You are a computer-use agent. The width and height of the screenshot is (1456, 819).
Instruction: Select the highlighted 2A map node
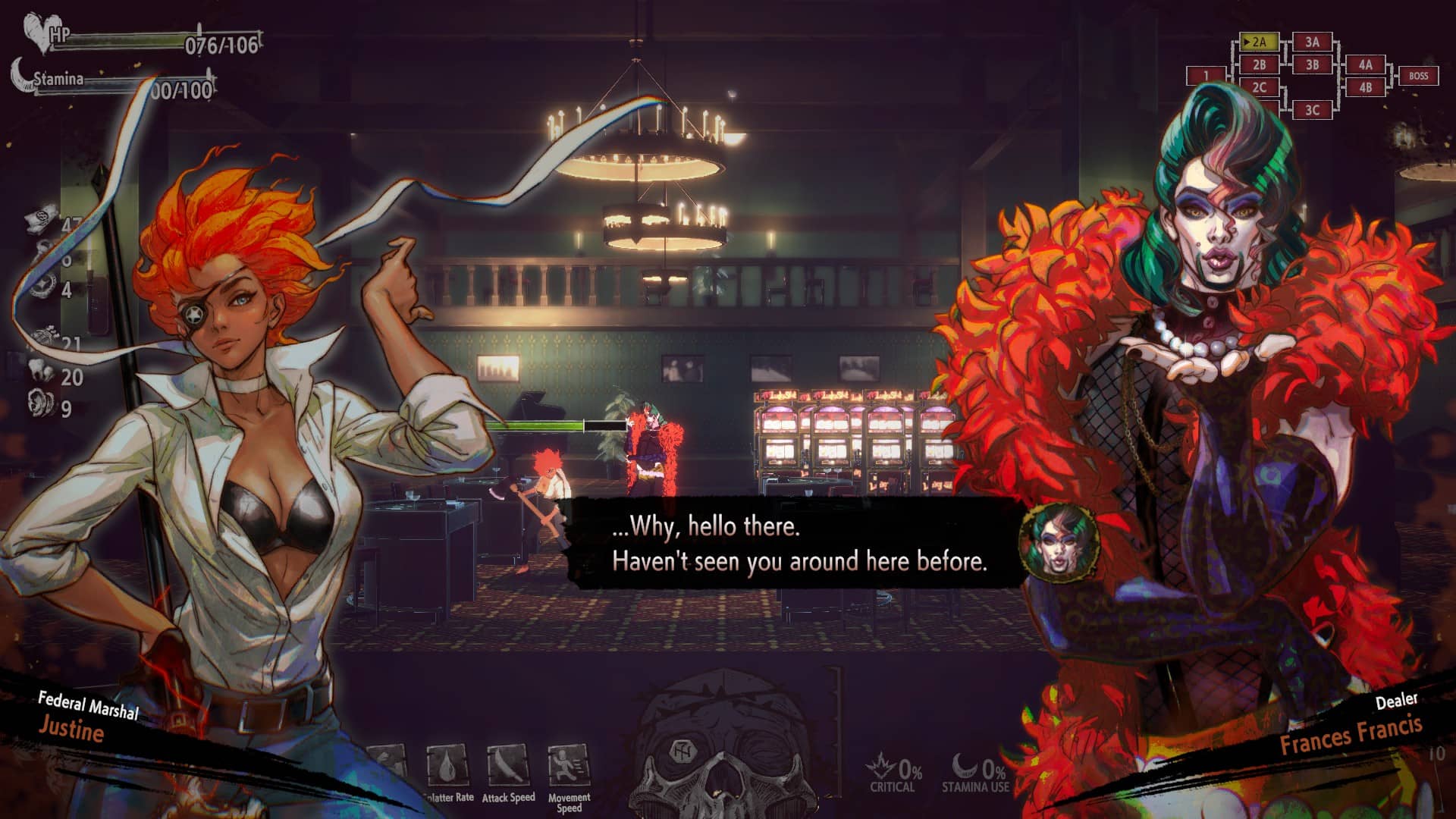click(1259, 42)
